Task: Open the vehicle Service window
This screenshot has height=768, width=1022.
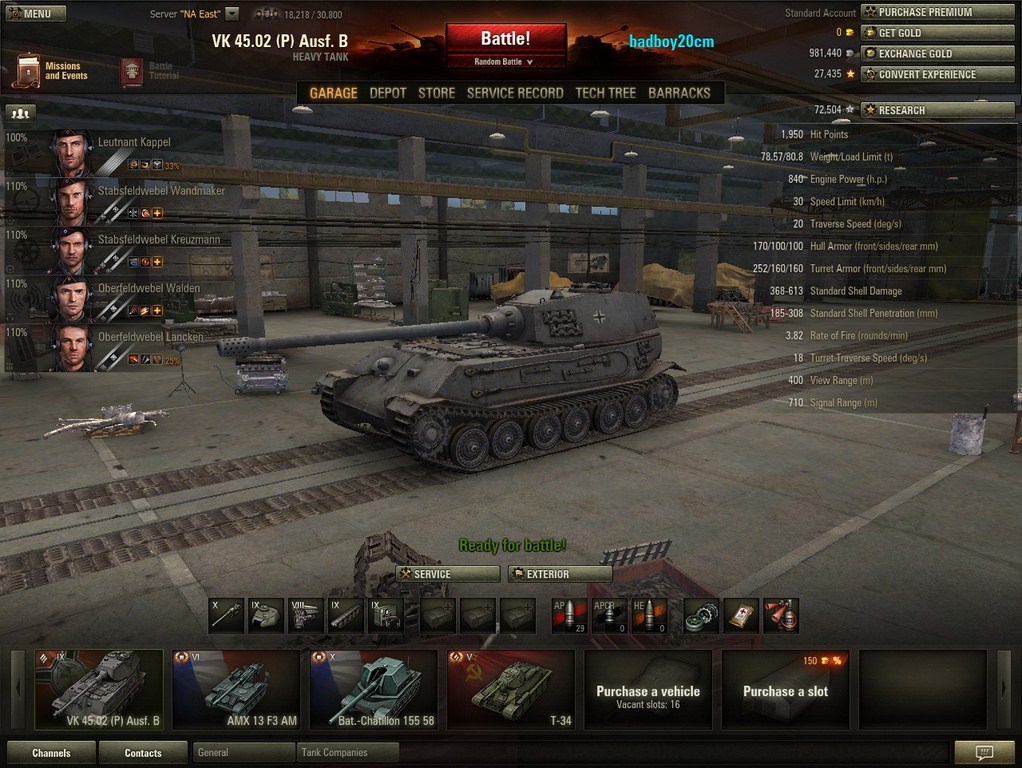Action: coord(448,574)
